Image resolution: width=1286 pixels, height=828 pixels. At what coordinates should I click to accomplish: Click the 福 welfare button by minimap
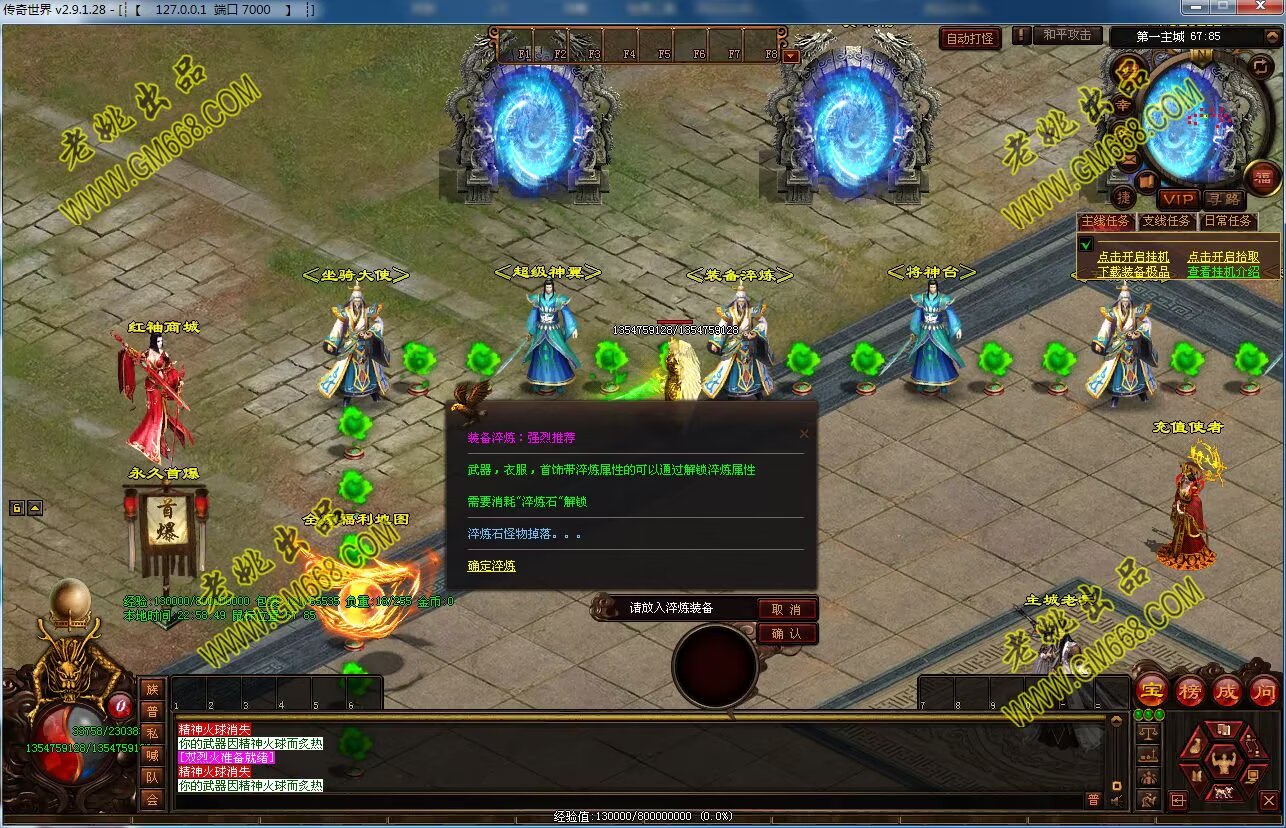pos(1263,178)
